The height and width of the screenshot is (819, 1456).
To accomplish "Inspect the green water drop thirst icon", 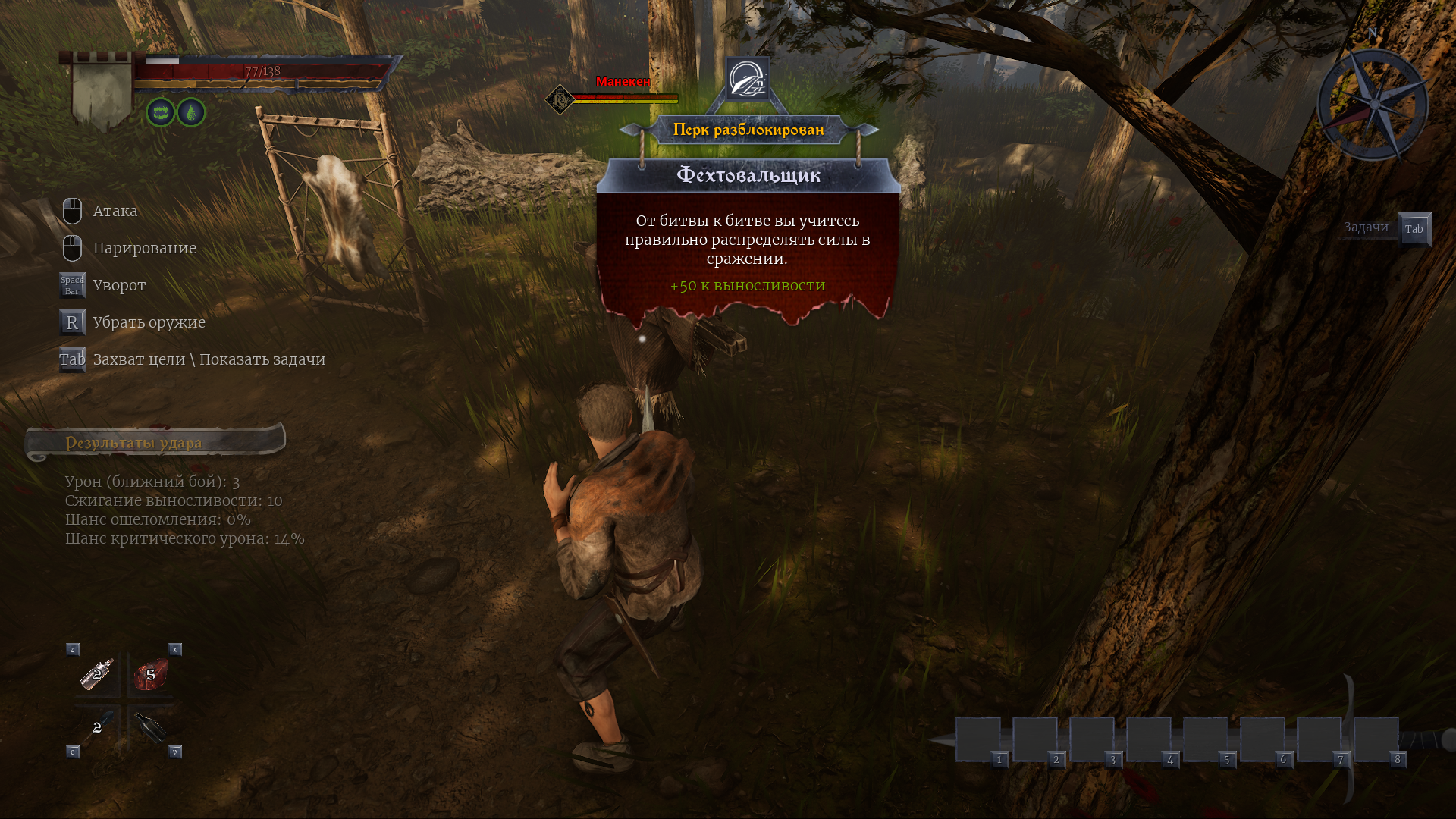I will coord(191,113).
